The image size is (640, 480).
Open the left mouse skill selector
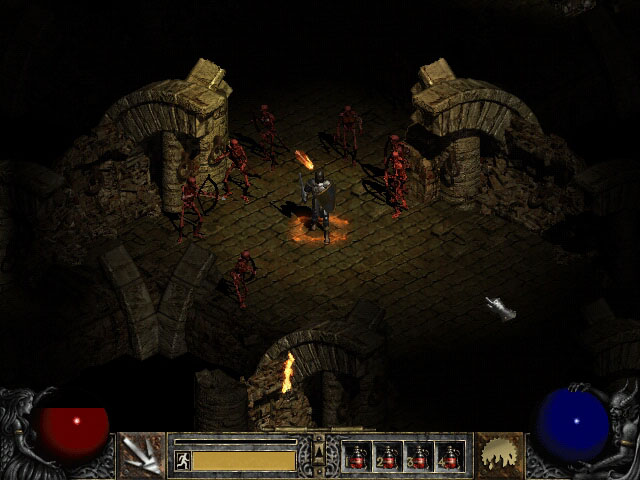pos(141,455)
